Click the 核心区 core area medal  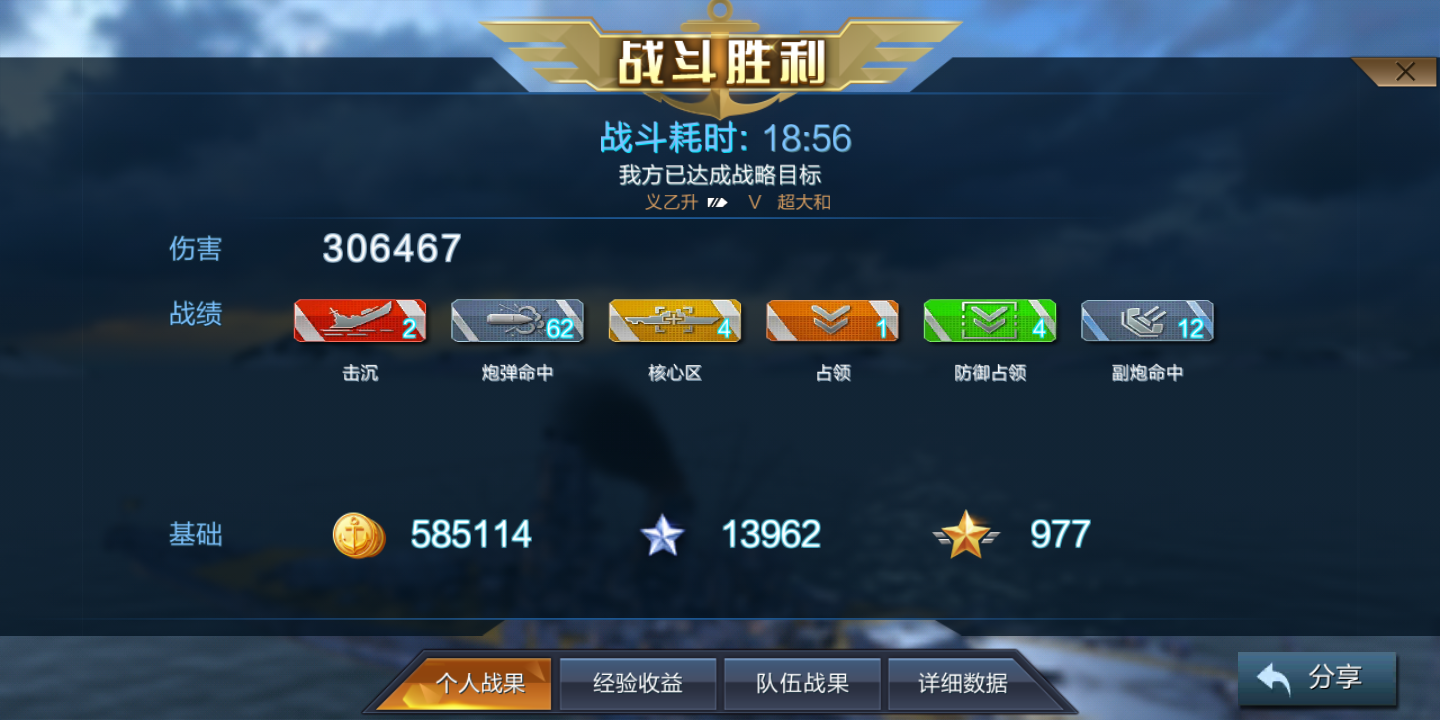(x=674, y=320)
